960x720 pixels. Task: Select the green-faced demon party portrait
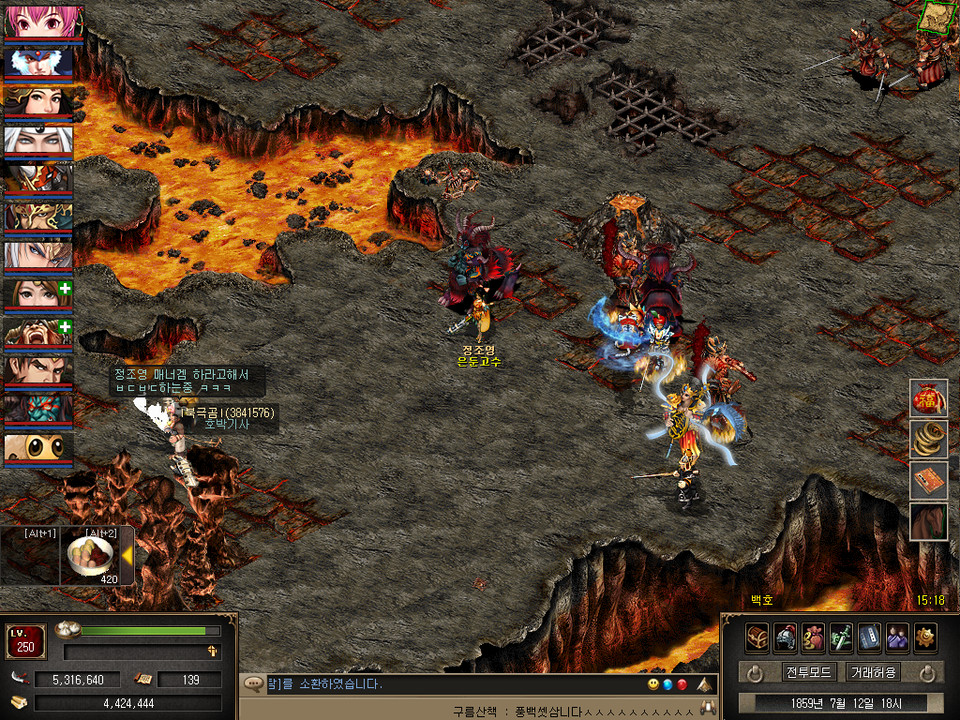(x=38, y=410)
